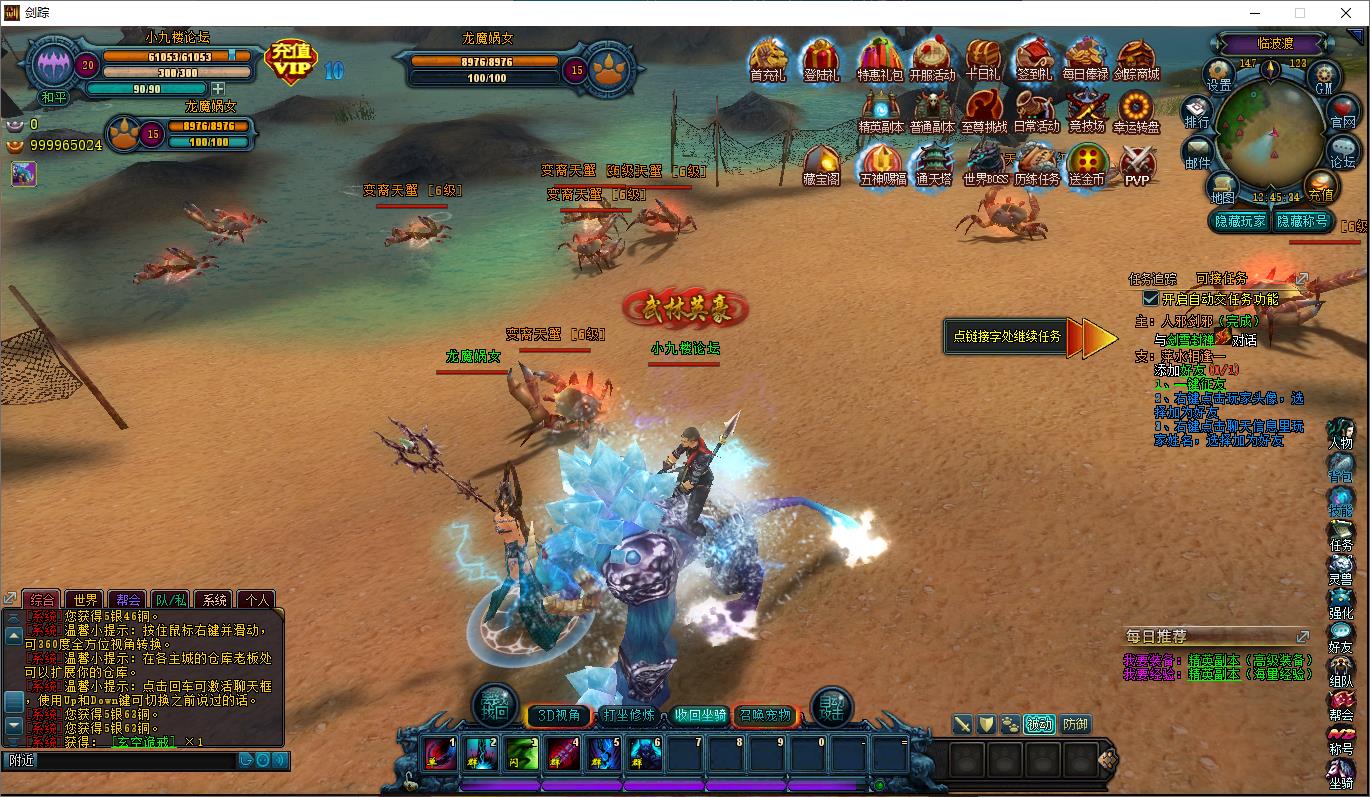The height and width of the screenshot is (797, 1370).
Task: Open the 首充礼 first-recharge gift icon
Action: tap(768, 60)
